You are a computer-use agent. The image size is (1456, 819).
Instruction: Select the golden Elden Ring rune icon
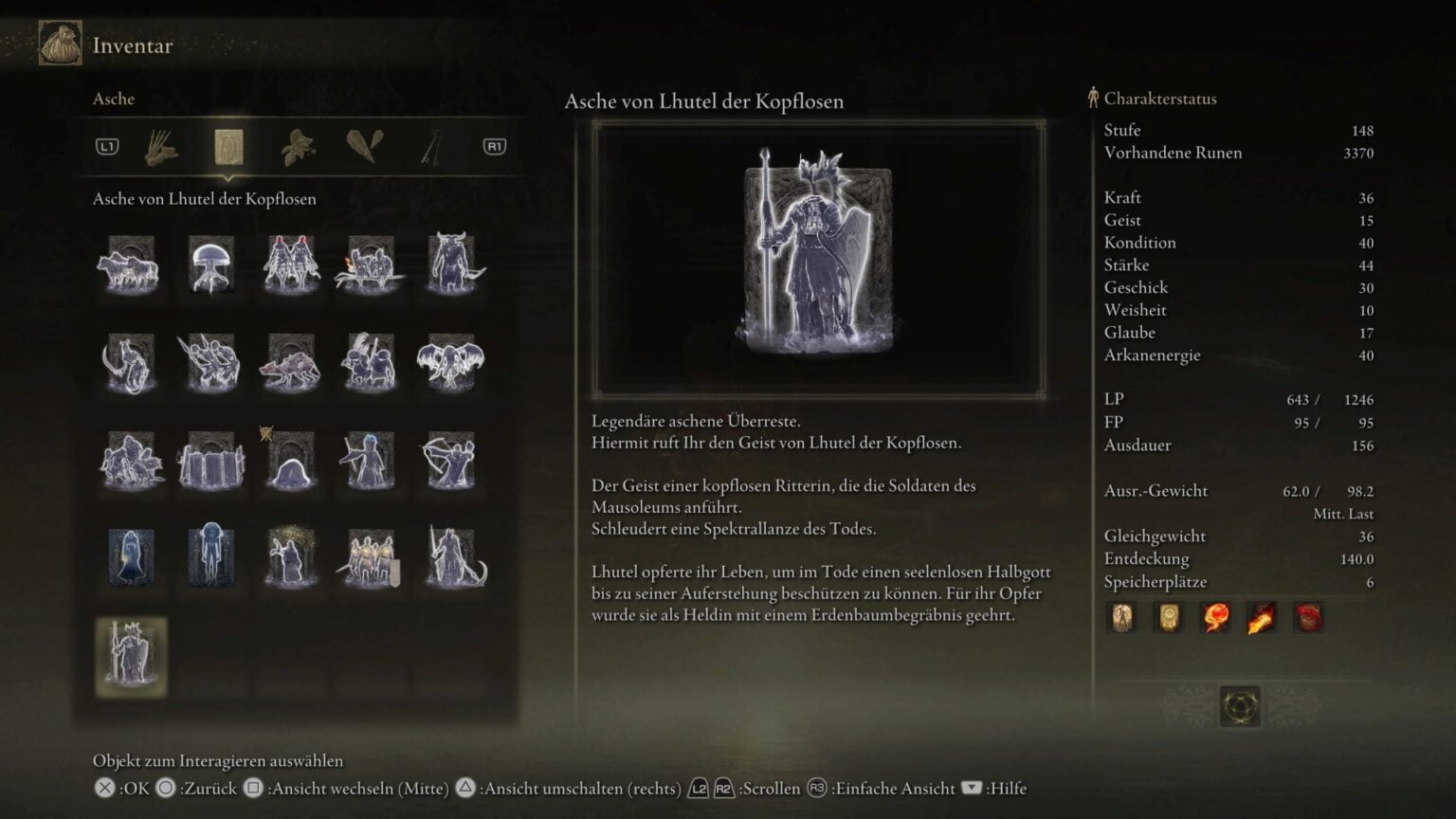coord(1240,706)
